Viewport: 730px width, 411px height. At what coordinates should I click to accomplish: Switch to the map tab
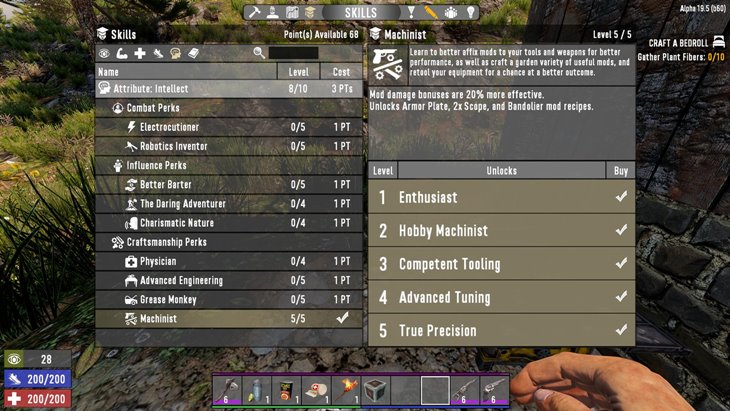(x=292, y=12)
